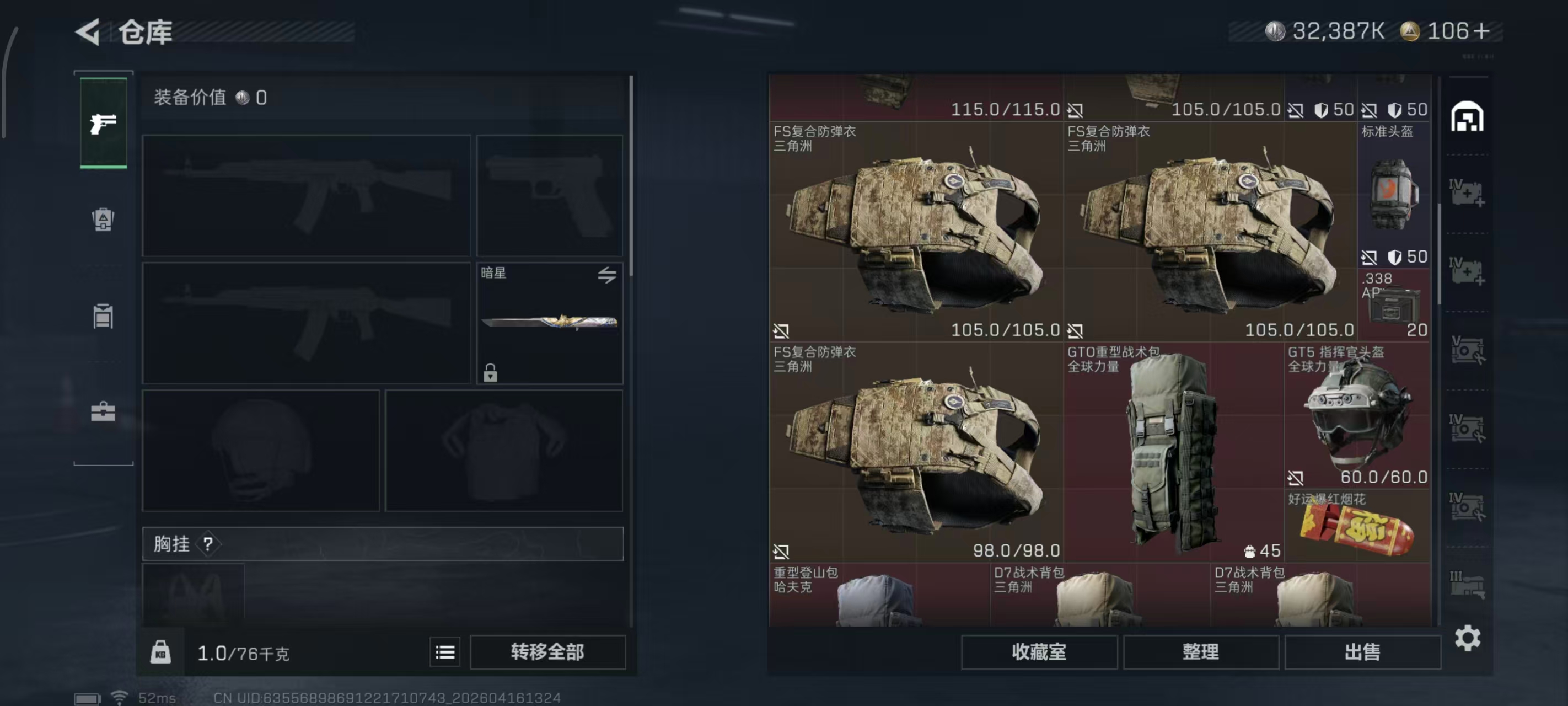Click the 出售 button
1568x706 pixels.
click(1363, 651)
